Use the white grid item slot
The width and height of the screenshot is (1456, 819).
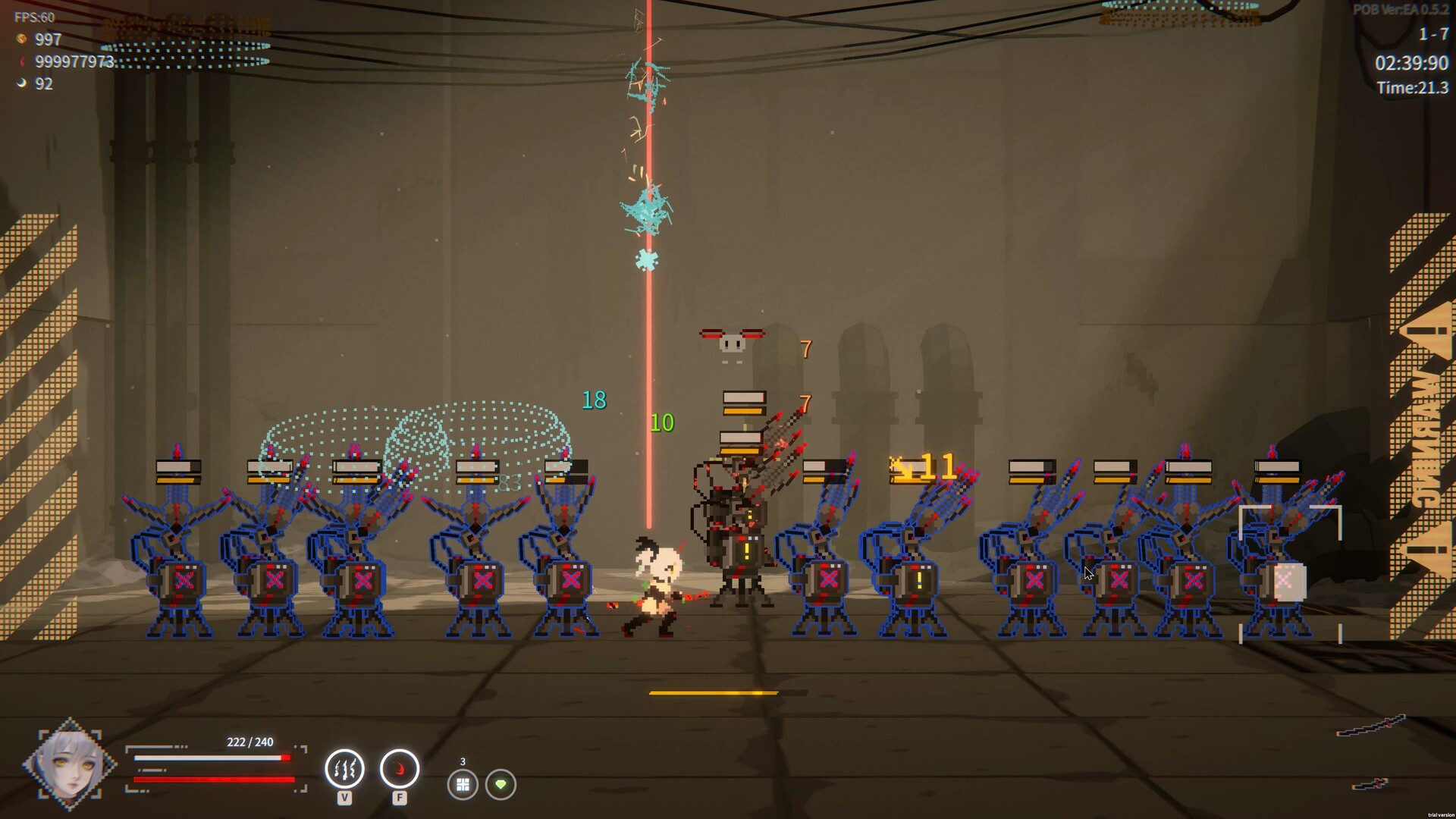[x=463, y=784]
